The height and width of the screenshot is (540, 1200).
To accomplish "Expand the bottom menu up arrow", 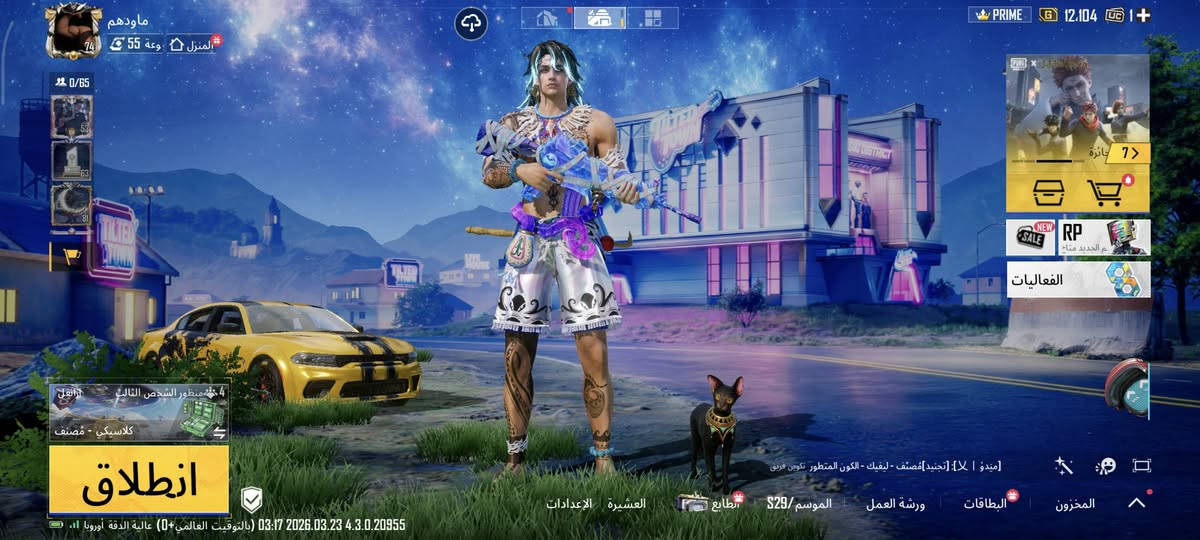I will click(1137, 503).
